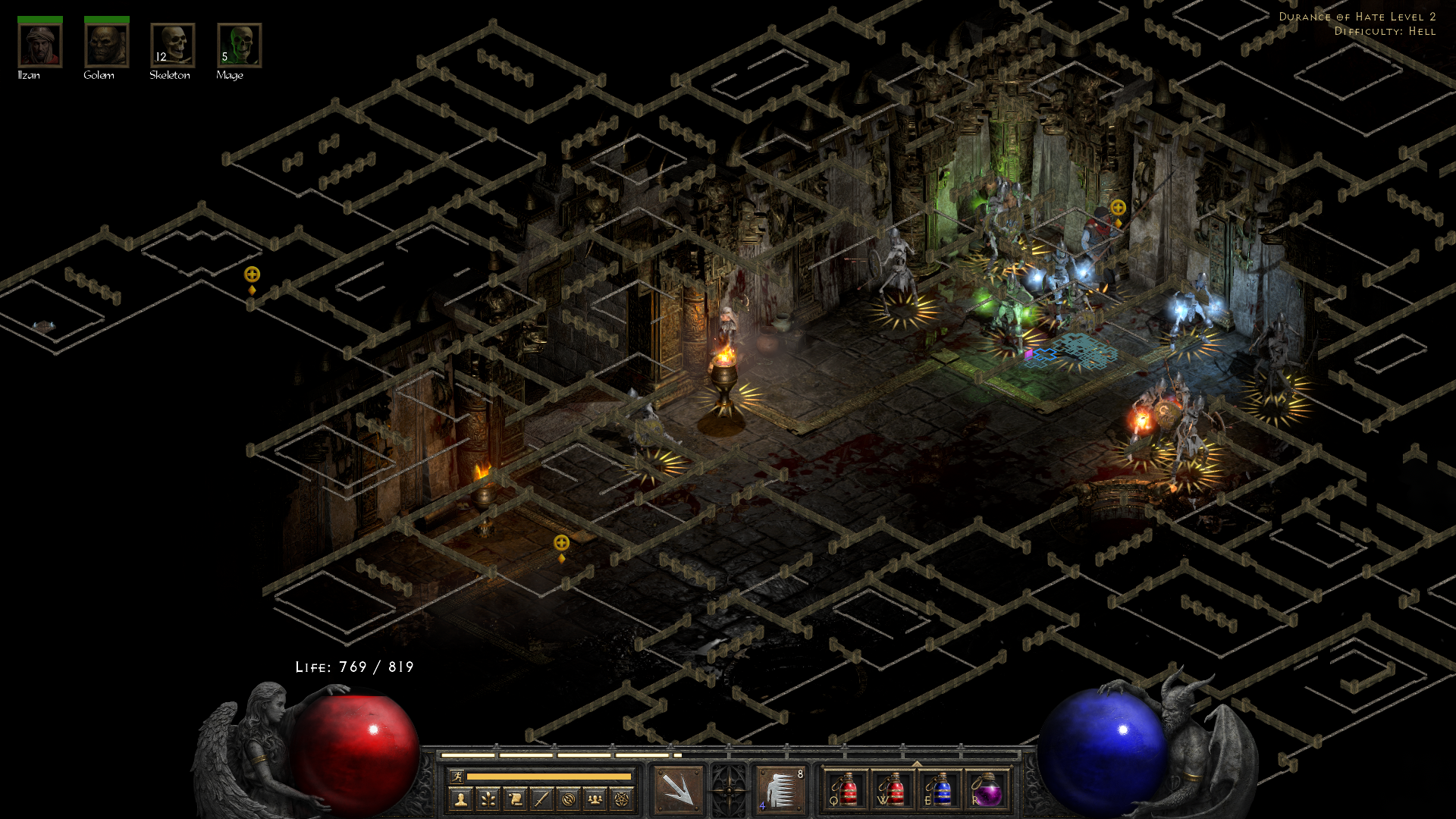Select the Ilzan mercenary portrait
The image size is (1456, 819).
click(x=39, y=45)
